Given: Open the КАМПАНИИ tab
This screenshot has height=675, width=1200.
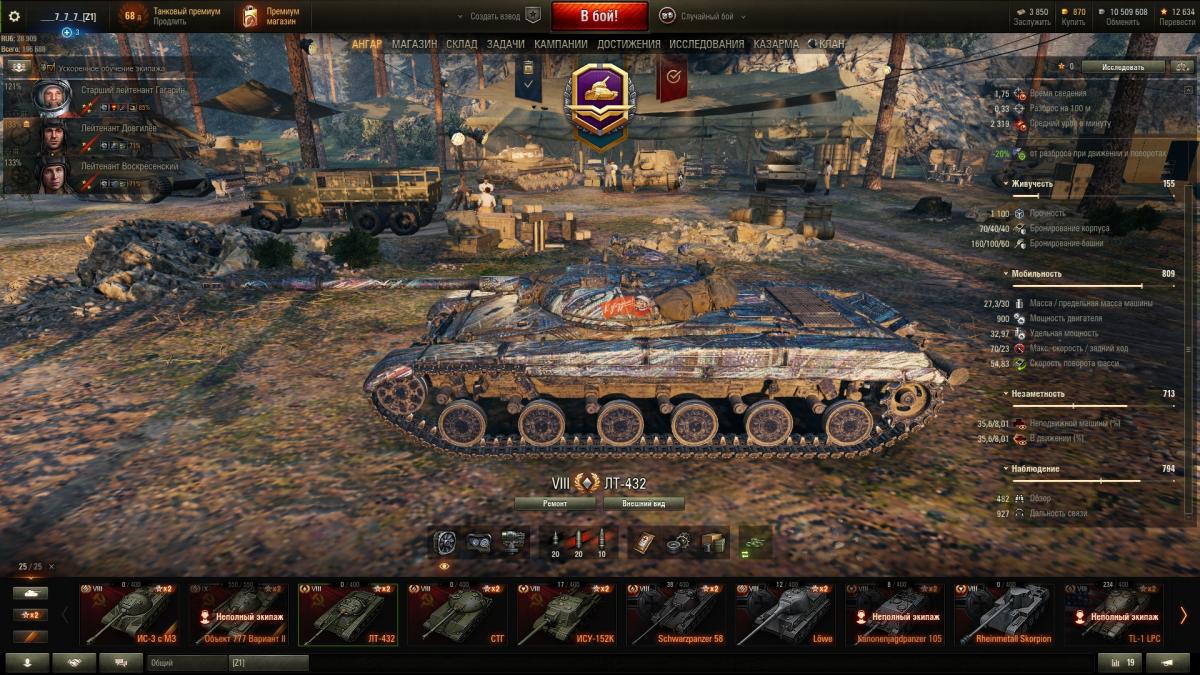Looking at the screenshot, I should pos(561,44).
